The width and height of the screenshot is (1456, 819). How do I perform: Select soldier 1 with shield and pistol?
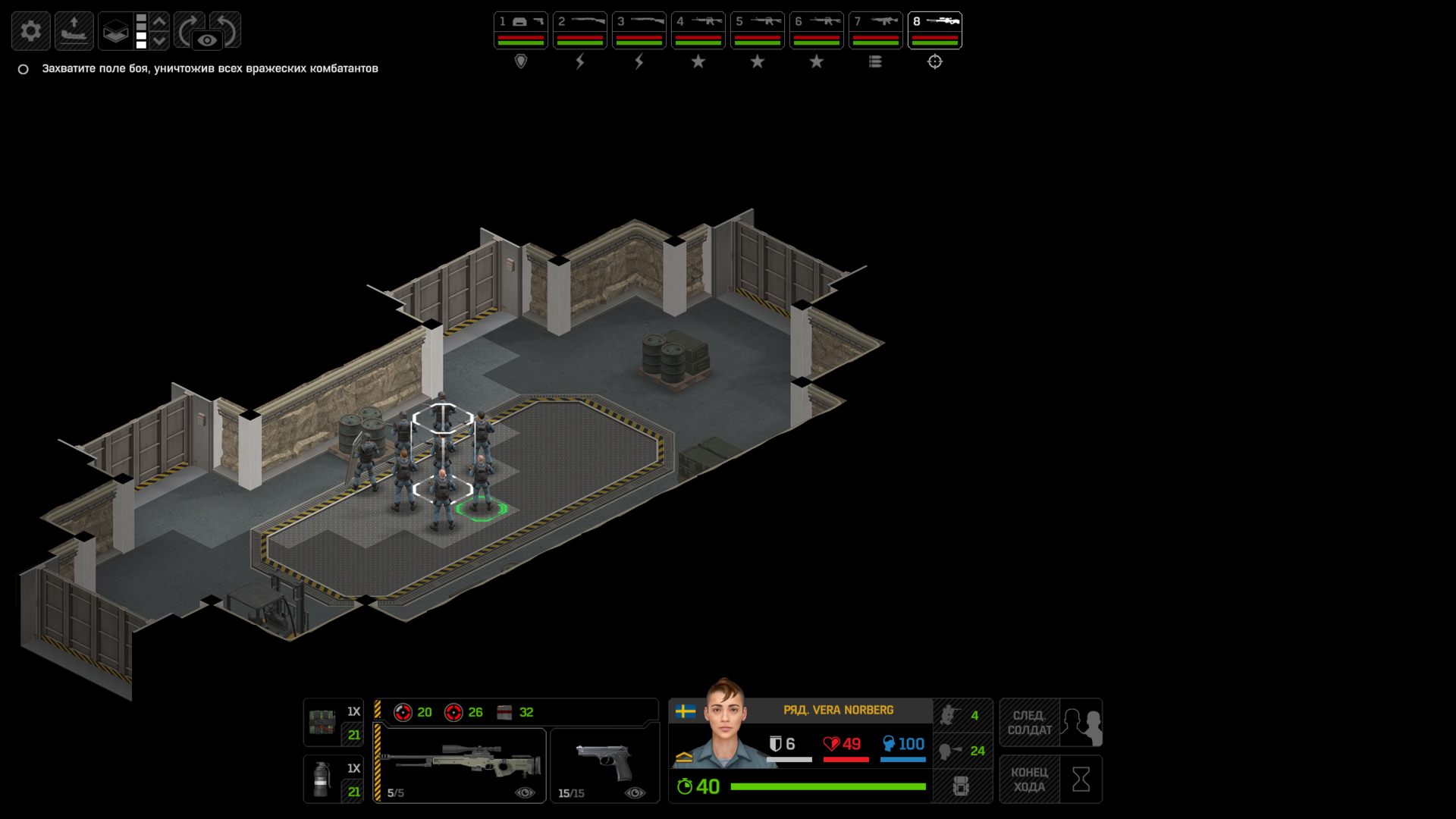(x=520, y=30)
